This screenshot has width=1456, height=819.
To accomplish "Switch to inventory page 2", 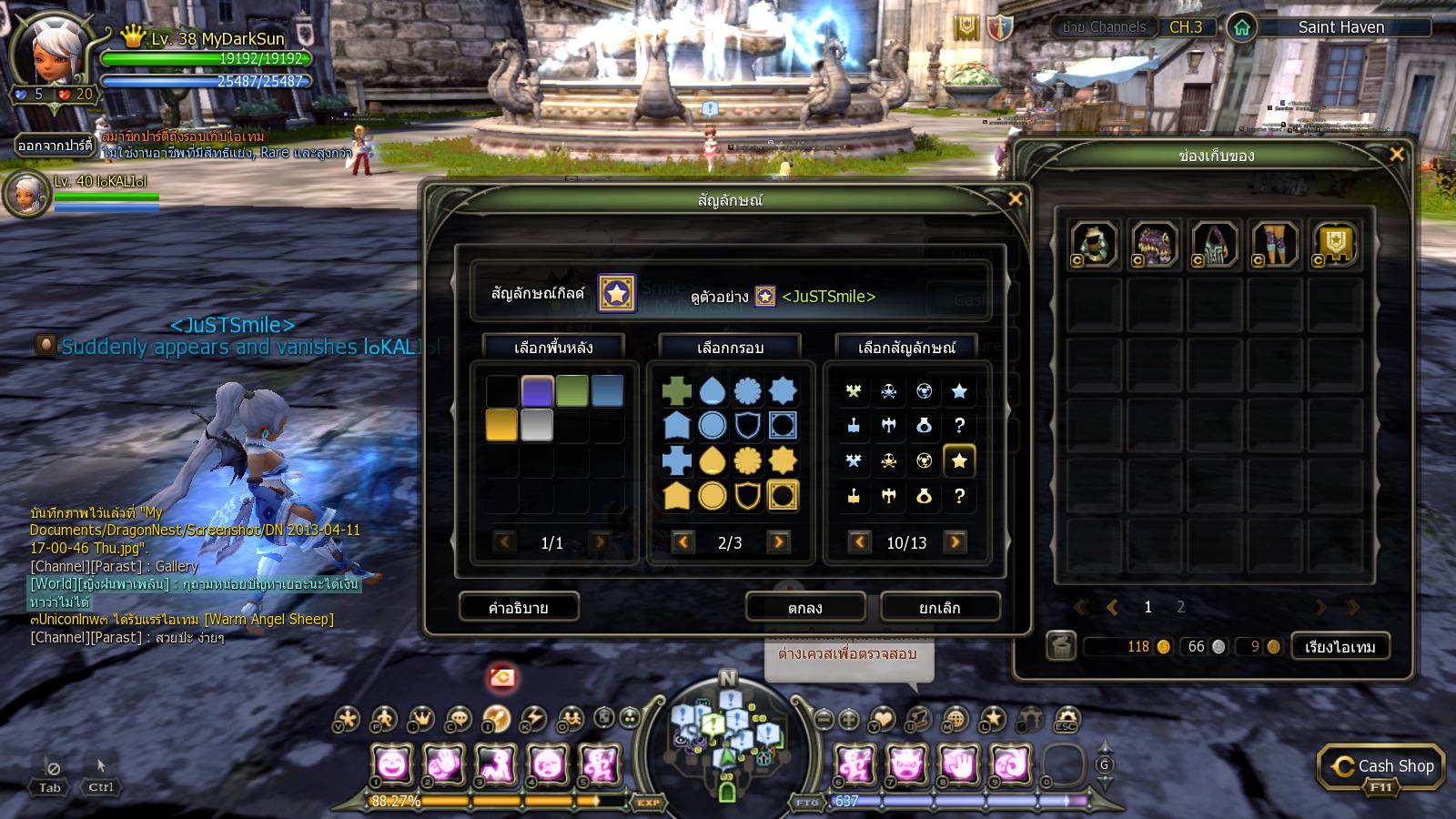I will pyautogui.click(x=1180, y=607).
